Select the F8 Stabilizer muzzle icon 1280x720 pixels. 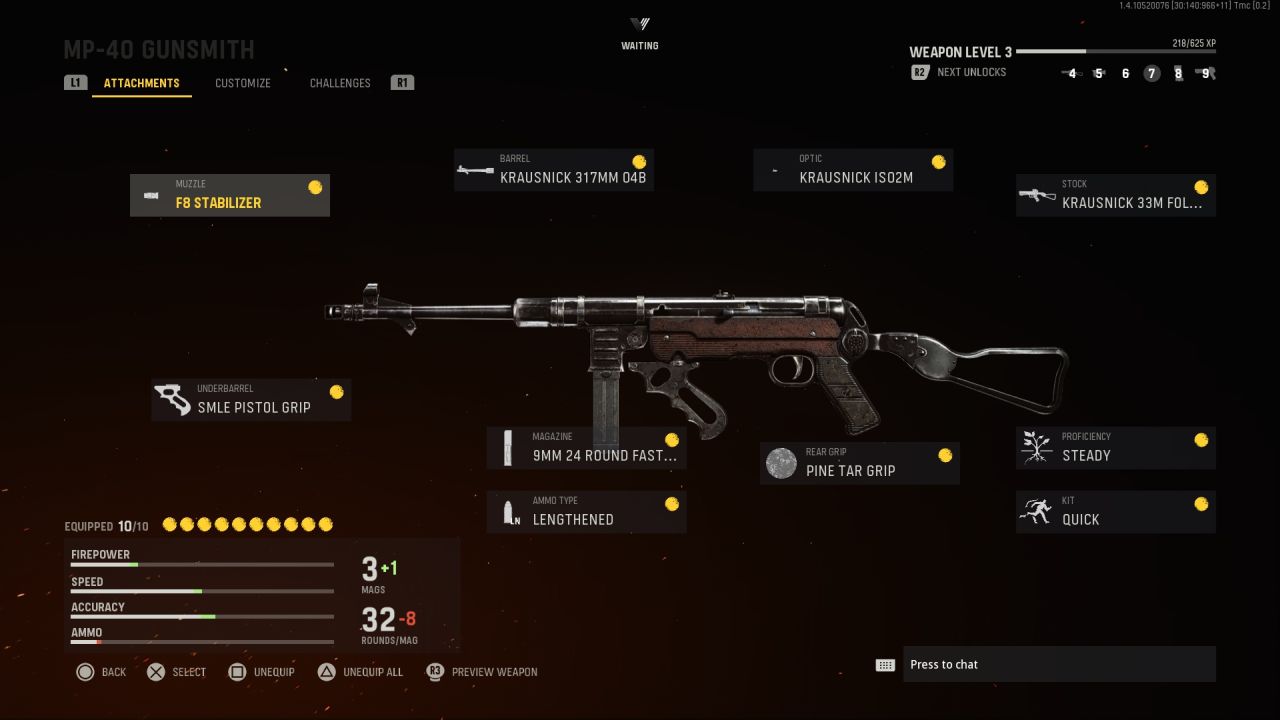click(x=152, y=194)
